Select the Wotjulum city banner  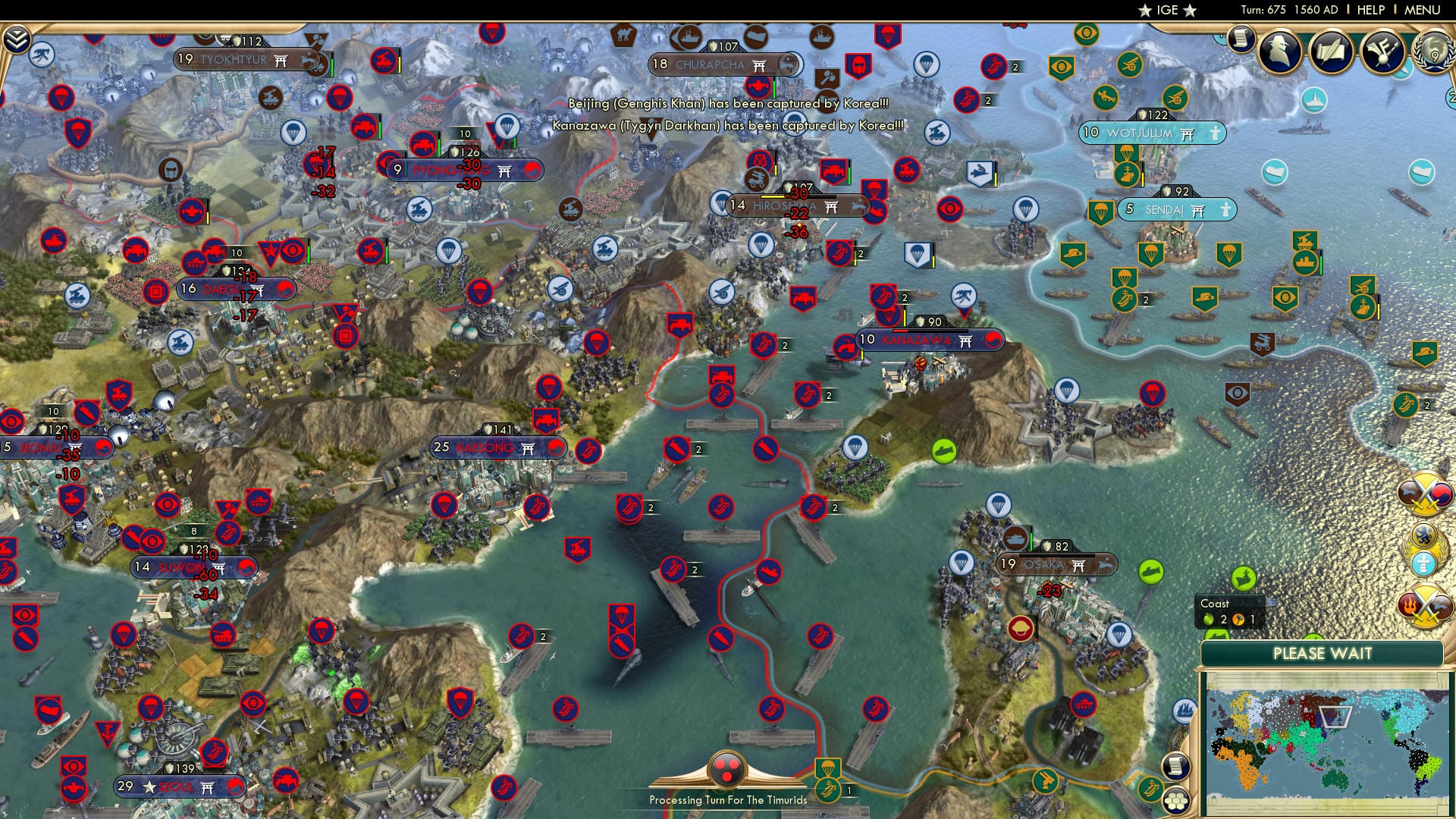[x=1153, y=131]
